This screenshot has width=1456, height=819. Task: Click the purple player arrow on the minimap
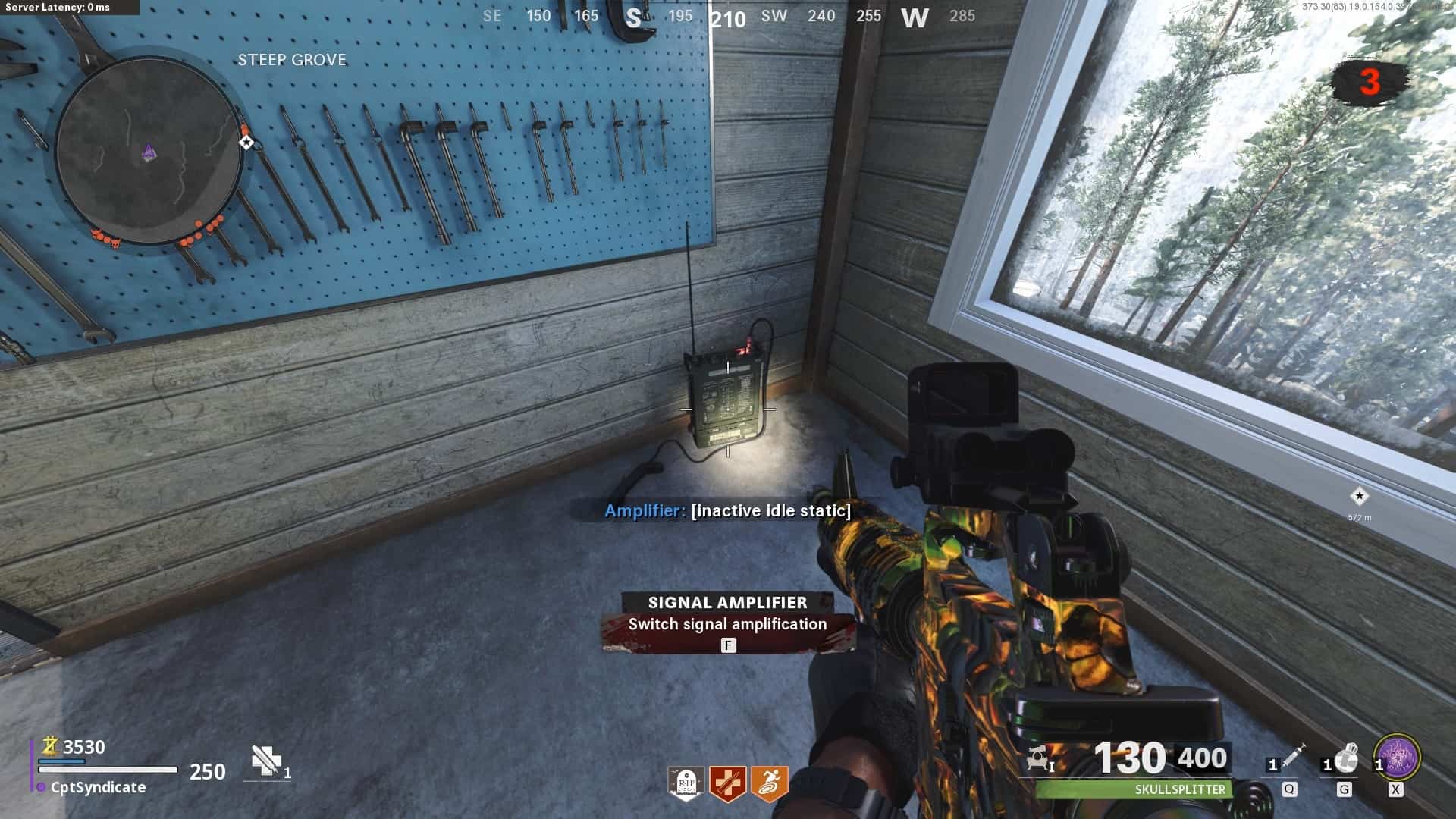149,154
